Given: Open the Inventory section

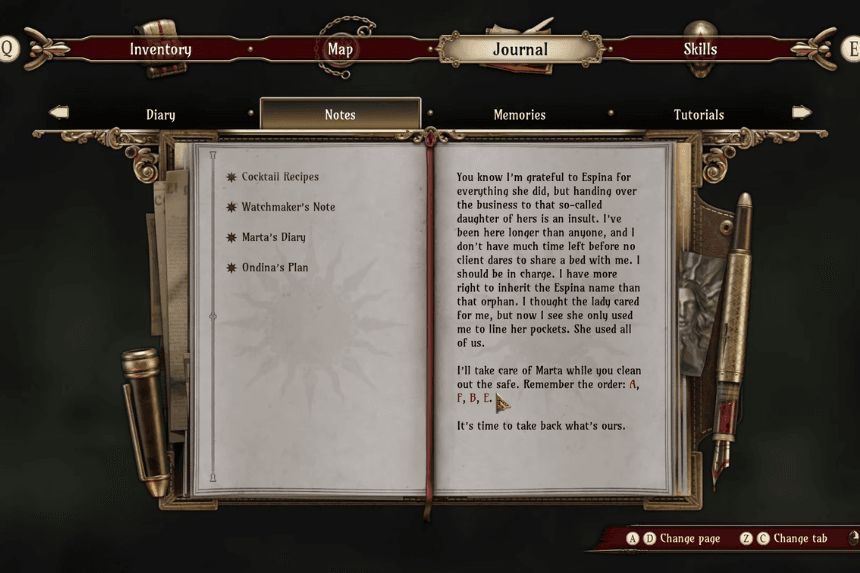Looking at the screenshot, I should pos(160,49).
